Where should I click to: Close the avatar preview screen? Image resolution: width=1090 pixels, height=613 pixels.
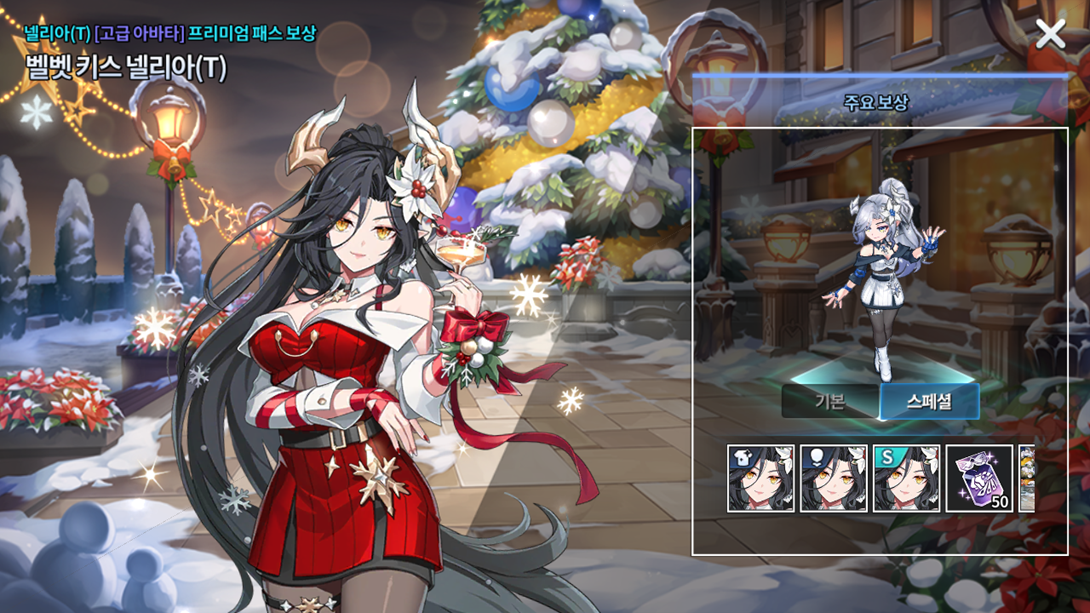tap(1050, 34)
